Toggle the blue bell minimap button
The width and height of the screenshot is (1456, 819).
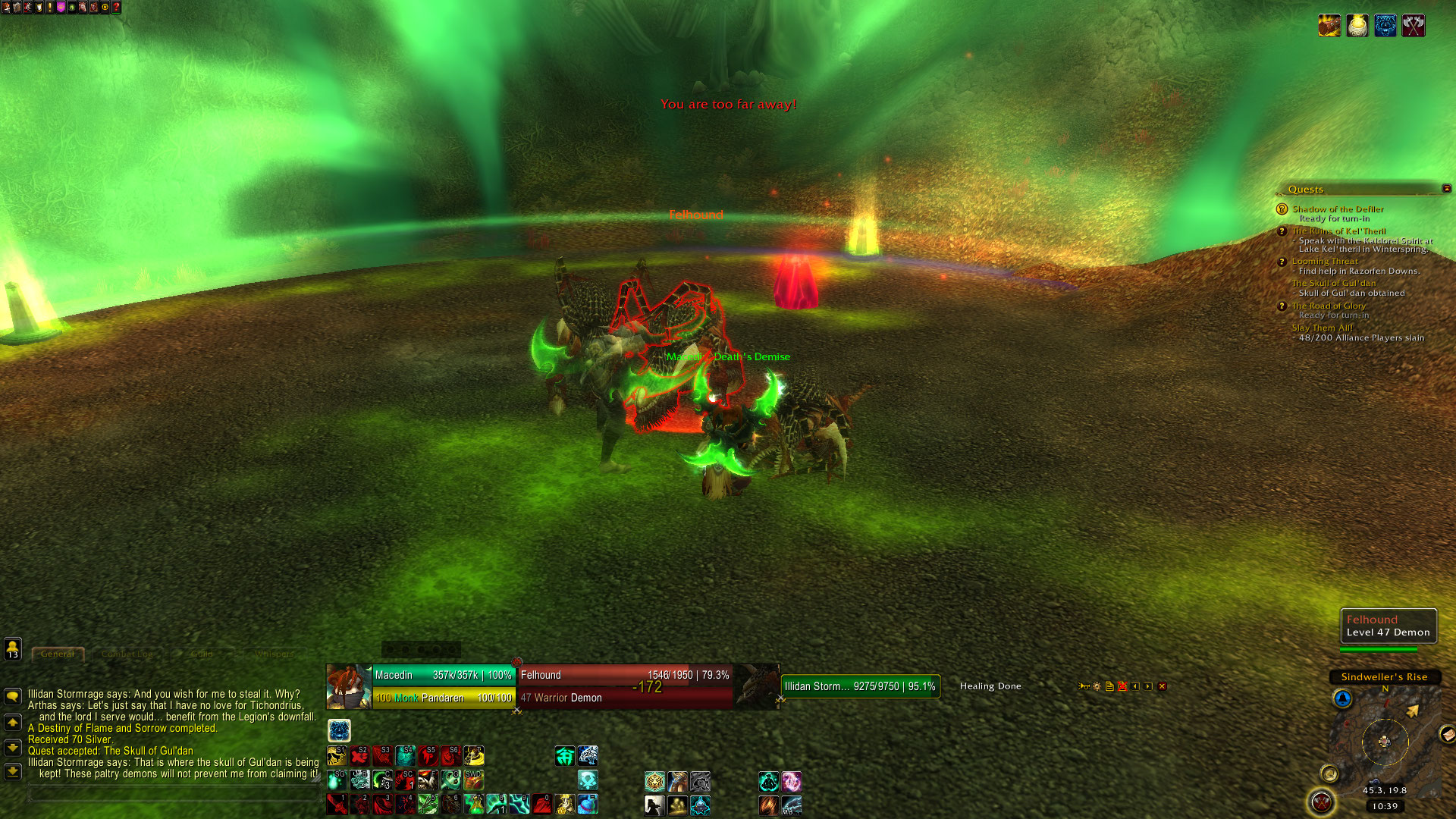[x=1342, y=698]
